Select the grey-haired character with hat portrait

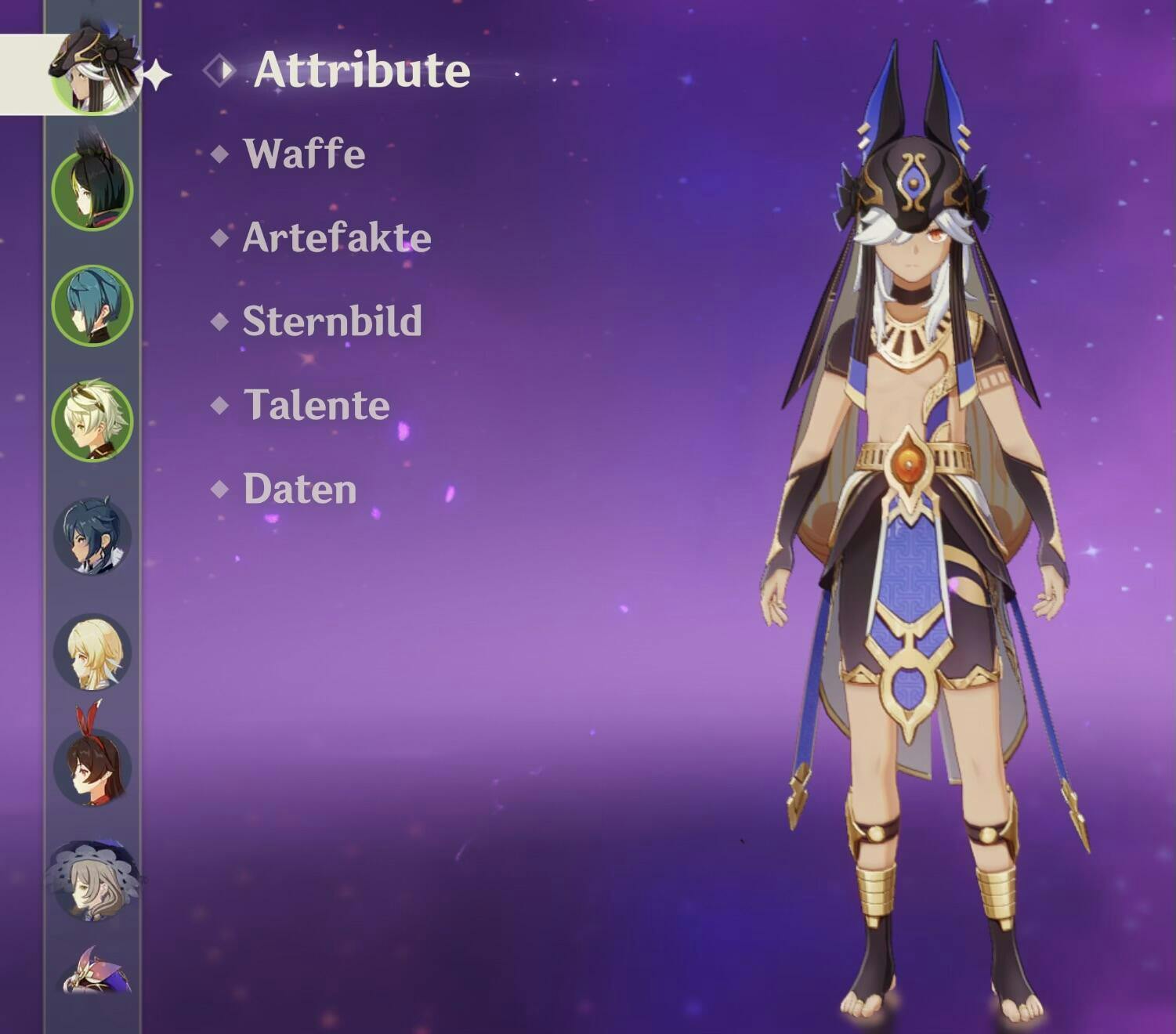[x=92, y=881]
